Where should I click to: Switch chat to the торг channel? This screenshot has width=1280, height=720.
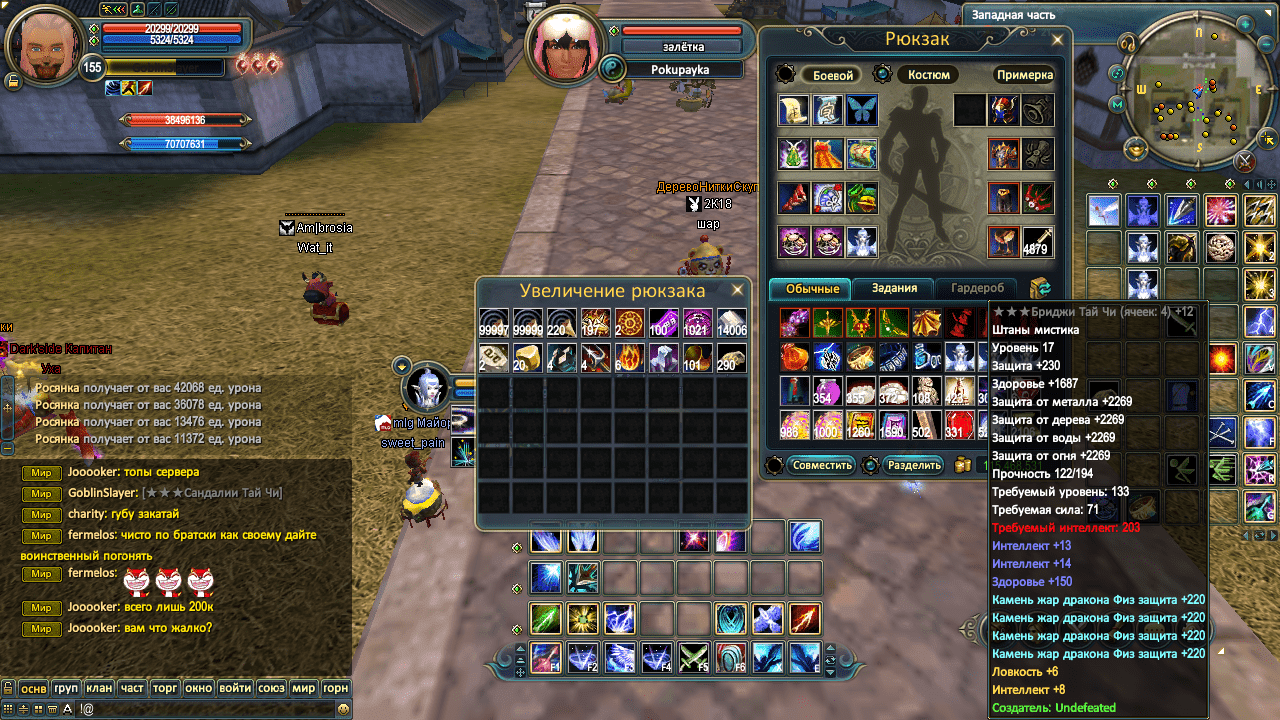click(x=165, y=688)
